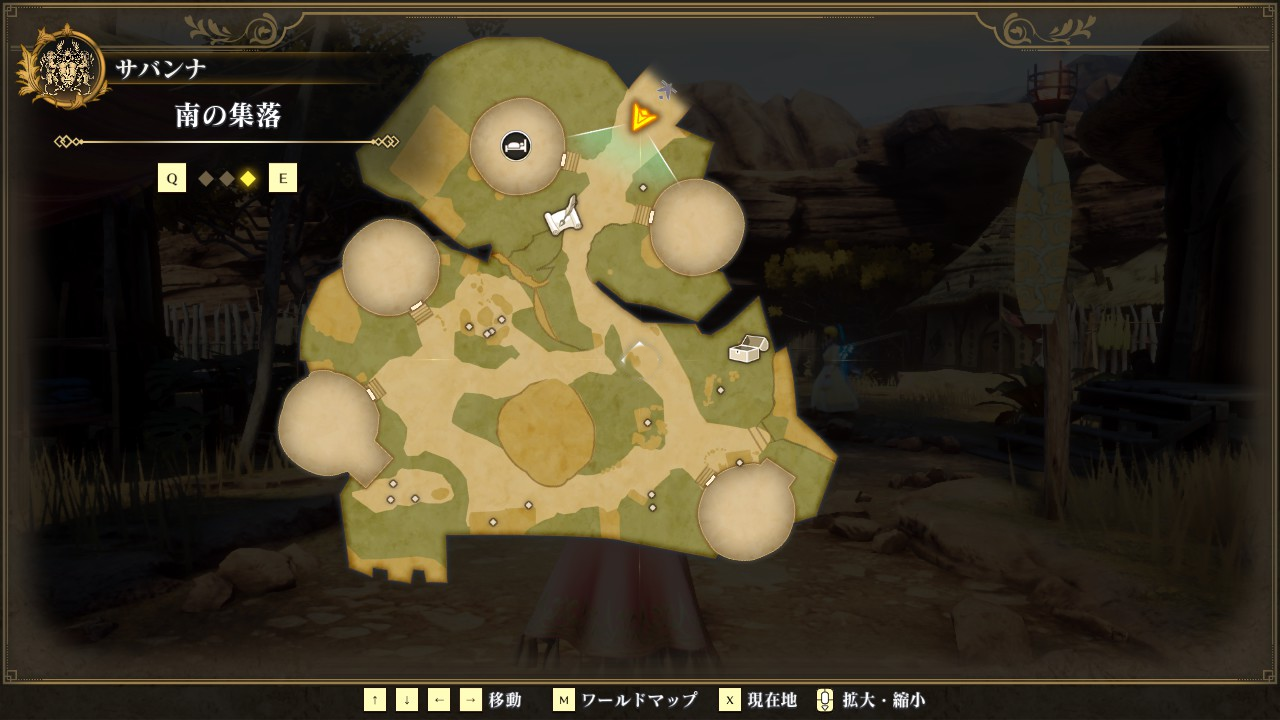Viewport: 1280px width, 720px height.
Task: Select the bed rest-point marker on map
Action: point(516,146)
